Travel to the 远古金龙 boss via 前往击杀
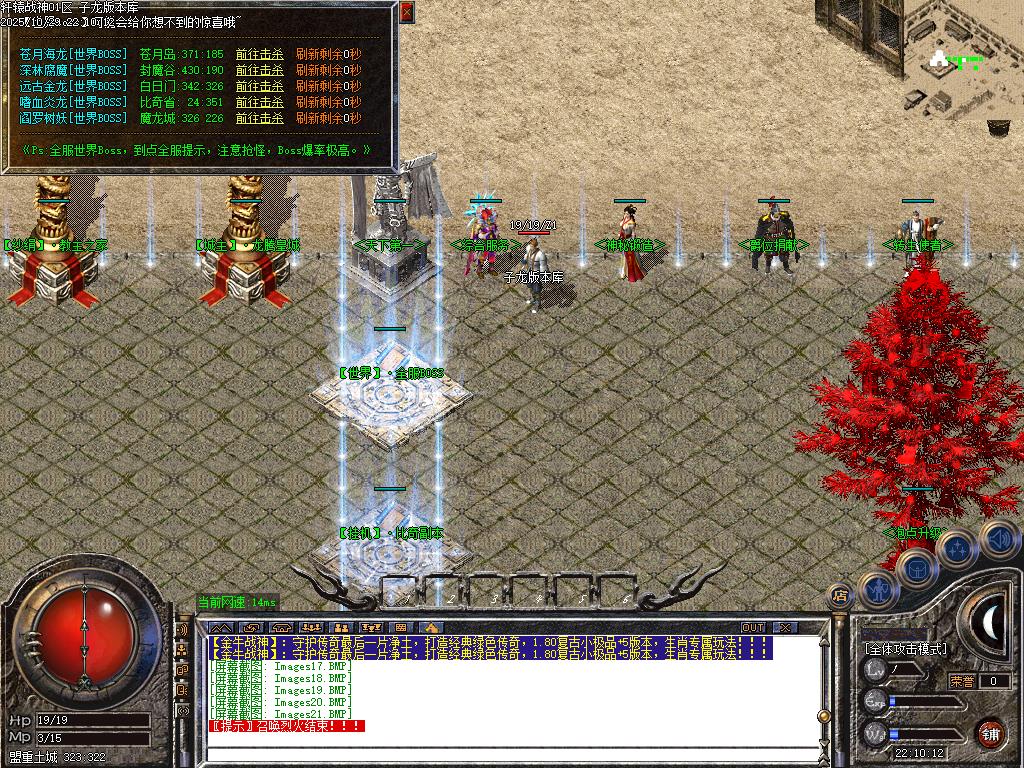The height and width of the screenshot is (768, 1024). (x=259, y=86)
